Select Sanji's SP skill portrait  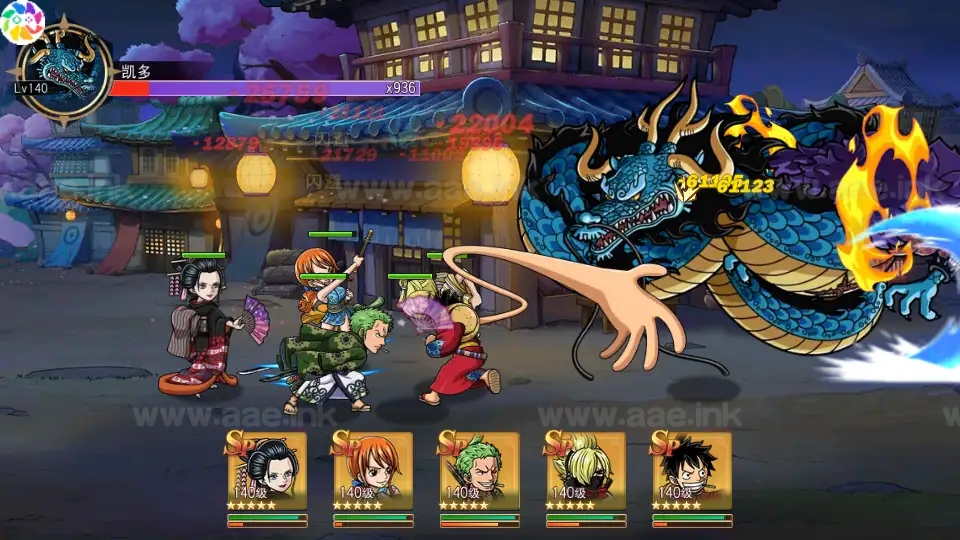[x=585, y=472]
